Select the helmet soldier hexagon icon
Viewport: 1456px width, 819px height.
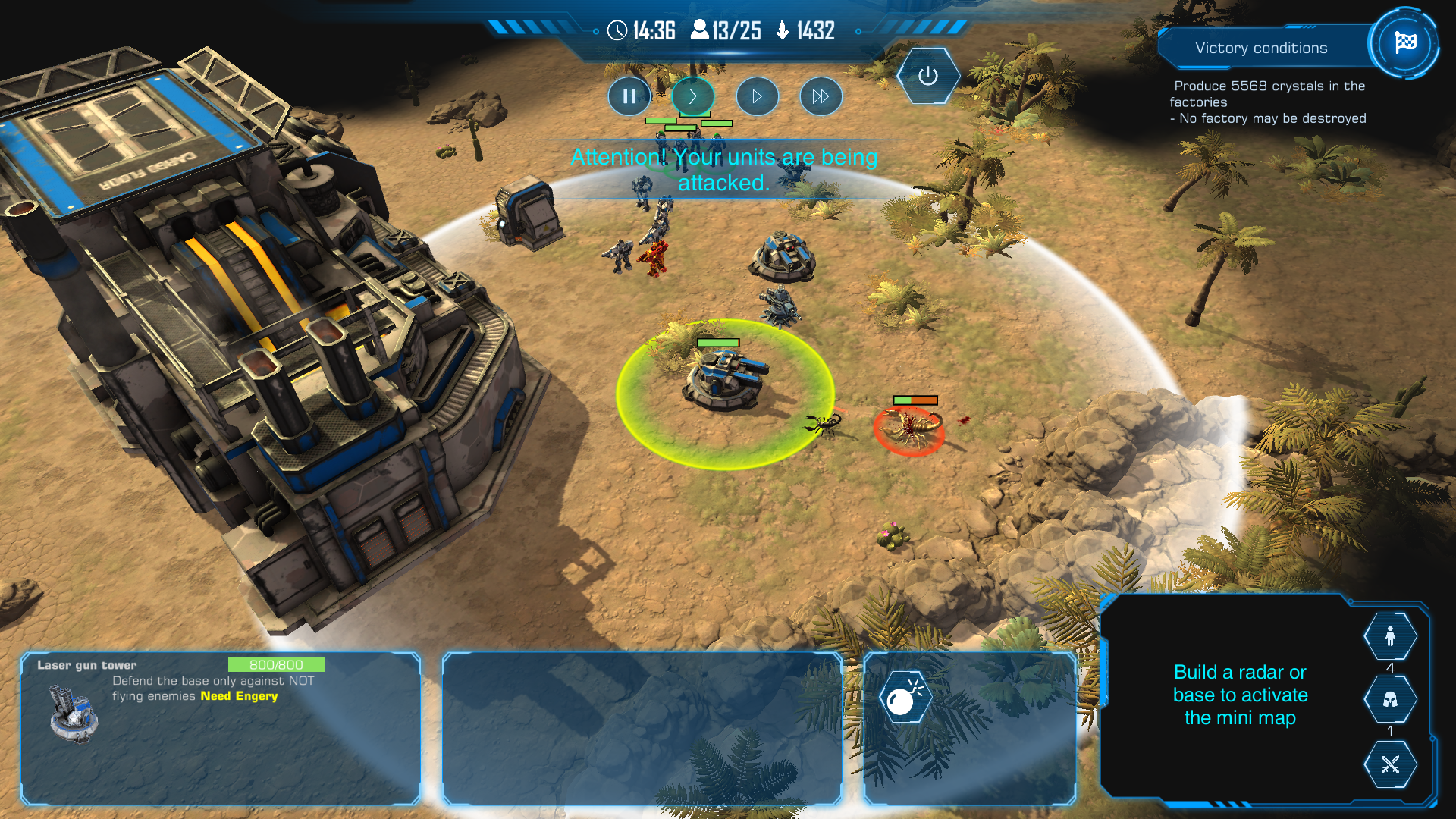[1390, 699]
